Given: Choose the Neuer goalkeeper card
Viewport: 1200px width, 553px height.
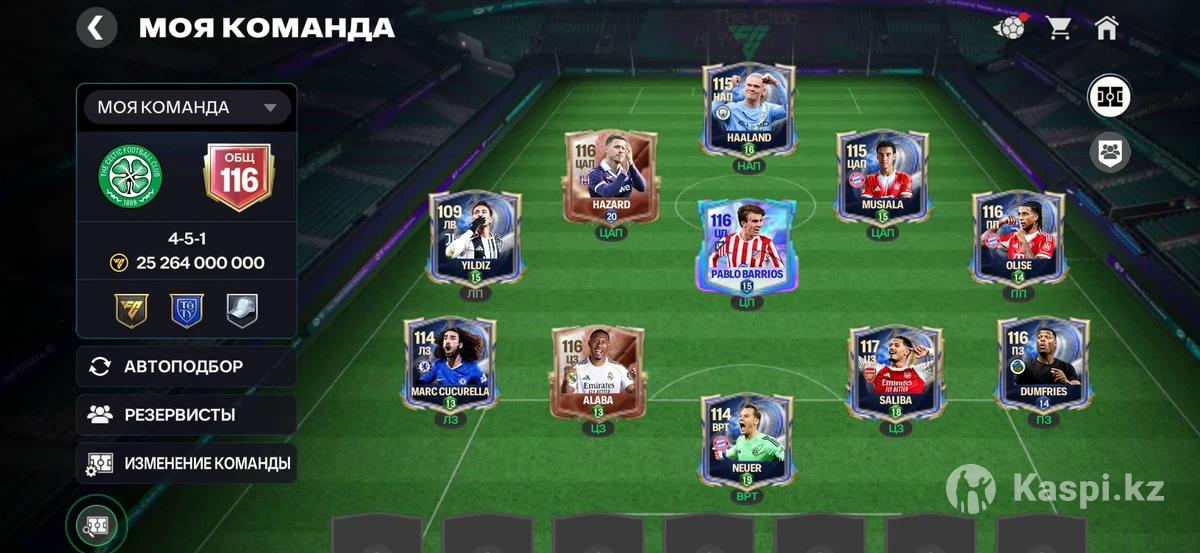Looking at the screenshot, I should [746, 439].
